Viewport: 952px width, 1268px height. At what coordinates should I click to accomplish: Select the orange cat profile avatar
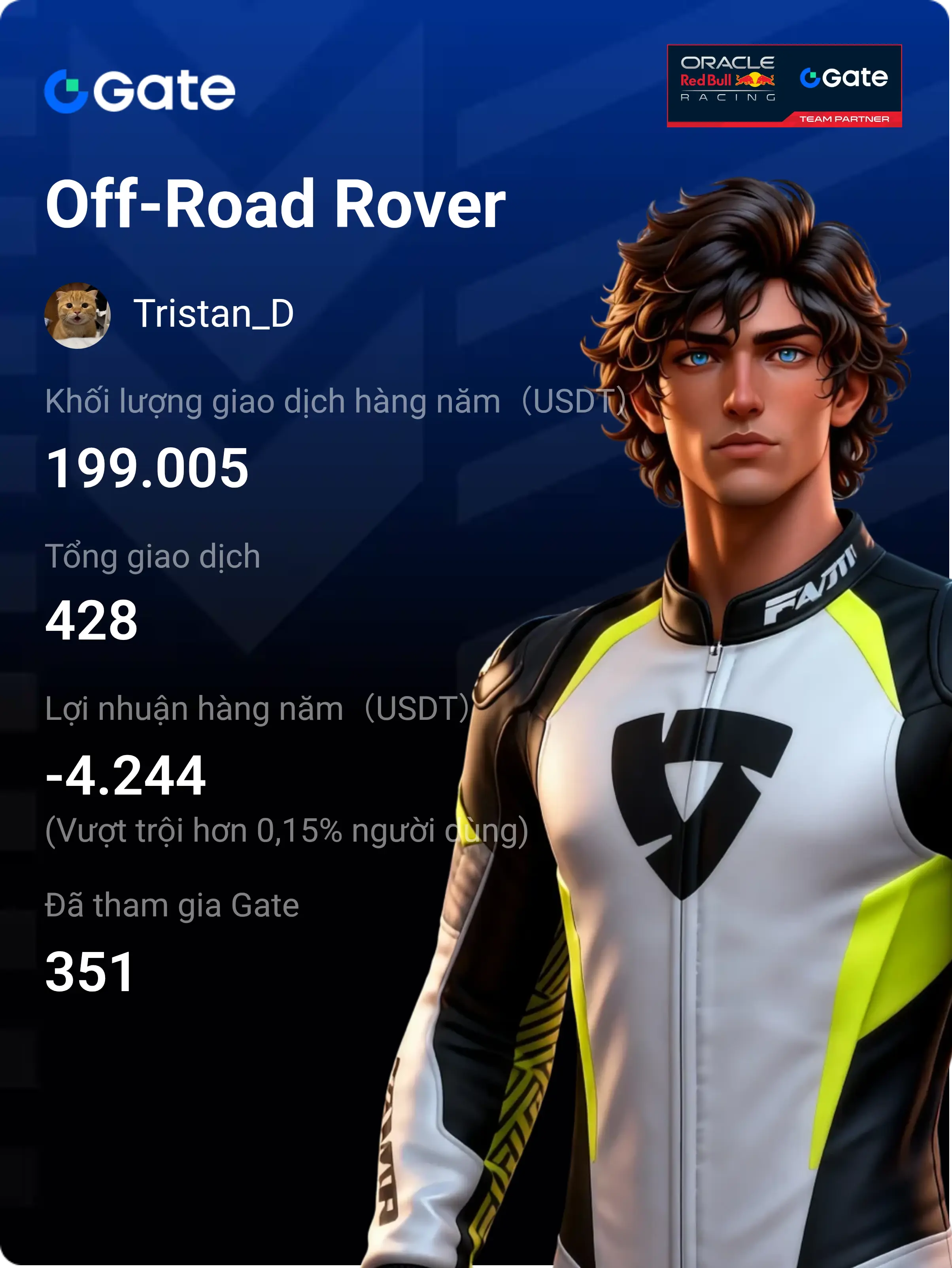pos(77,315)
